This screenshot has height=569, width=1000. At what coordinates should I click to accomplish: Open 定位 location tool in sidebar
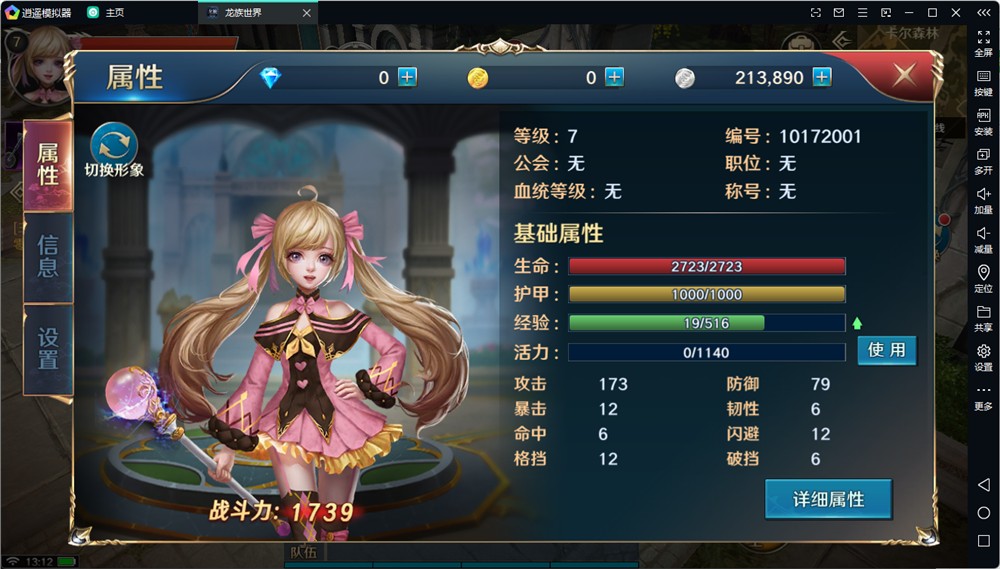pos(983,278)
